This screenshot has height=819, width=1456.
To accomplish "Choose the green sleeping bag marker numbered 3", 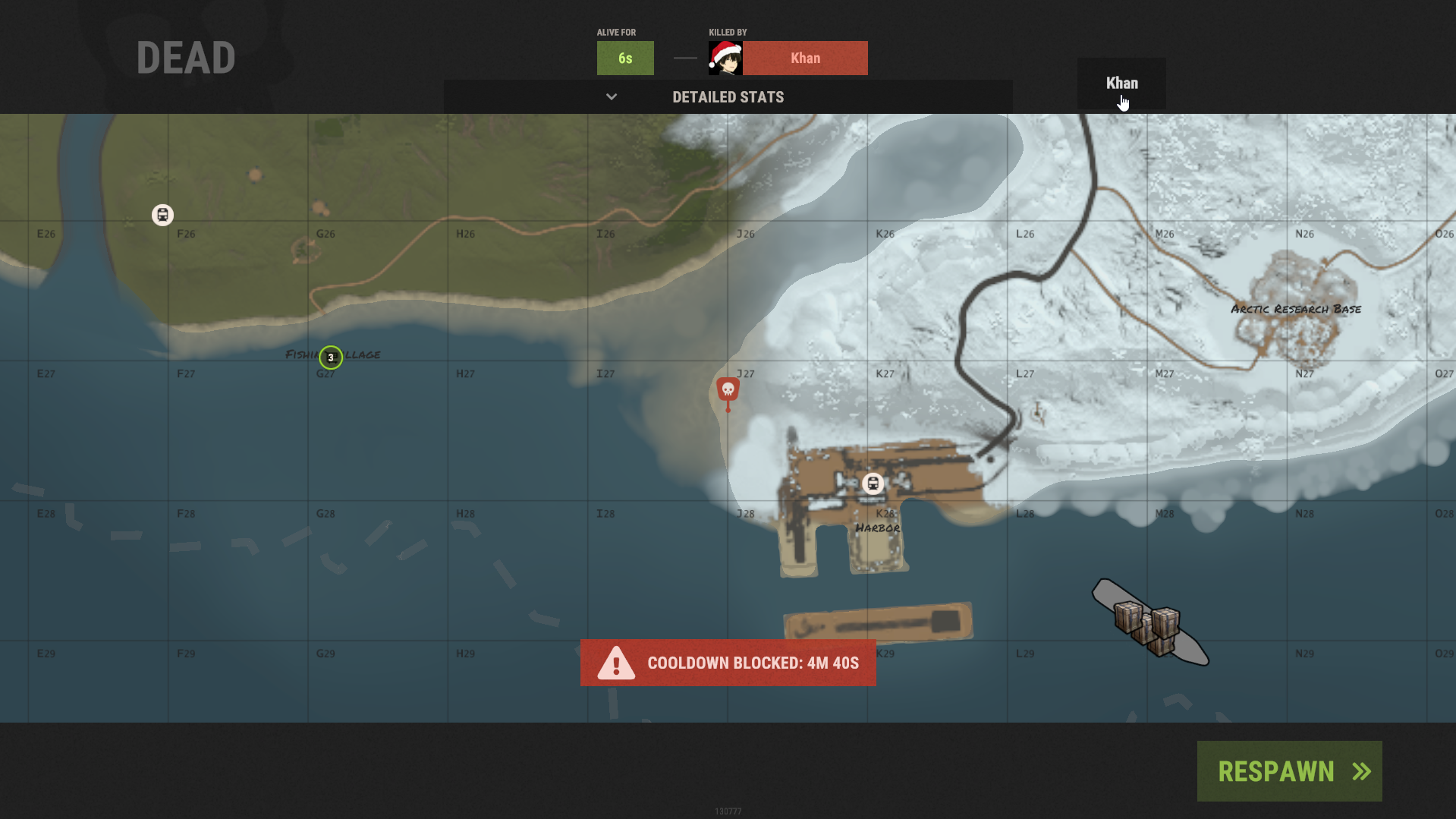I will [331, 358].
